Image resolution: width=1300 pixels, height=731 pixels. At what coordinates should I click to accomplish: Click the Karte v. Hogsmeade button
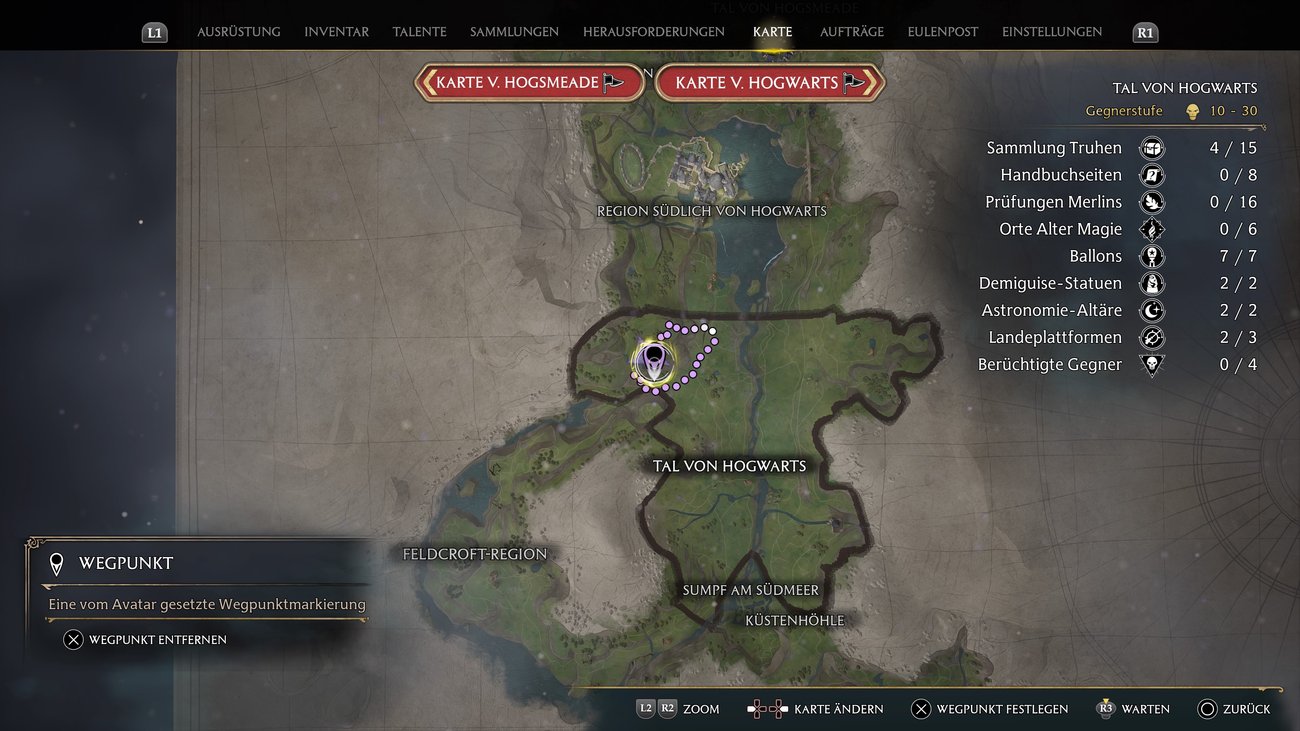529,82
